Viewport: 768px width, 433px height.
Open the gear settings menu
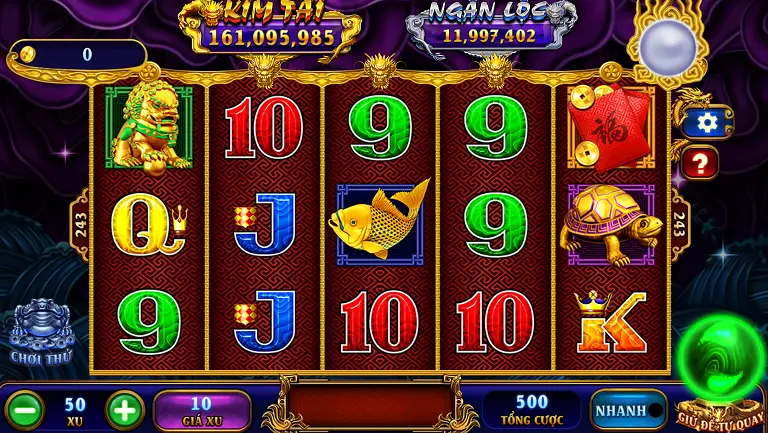point(708,122)
